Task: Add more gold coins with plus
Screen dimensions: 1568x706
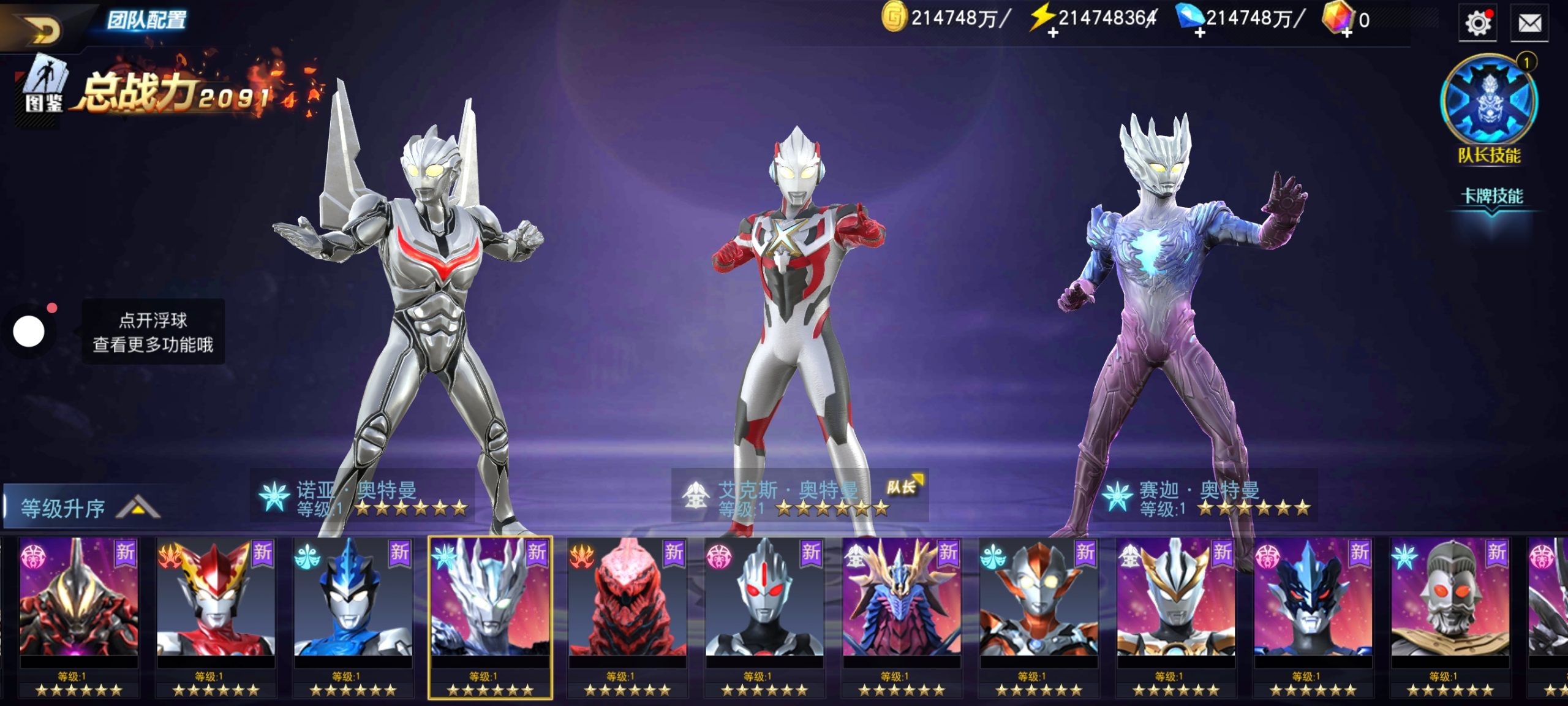Action: point(894,17)
